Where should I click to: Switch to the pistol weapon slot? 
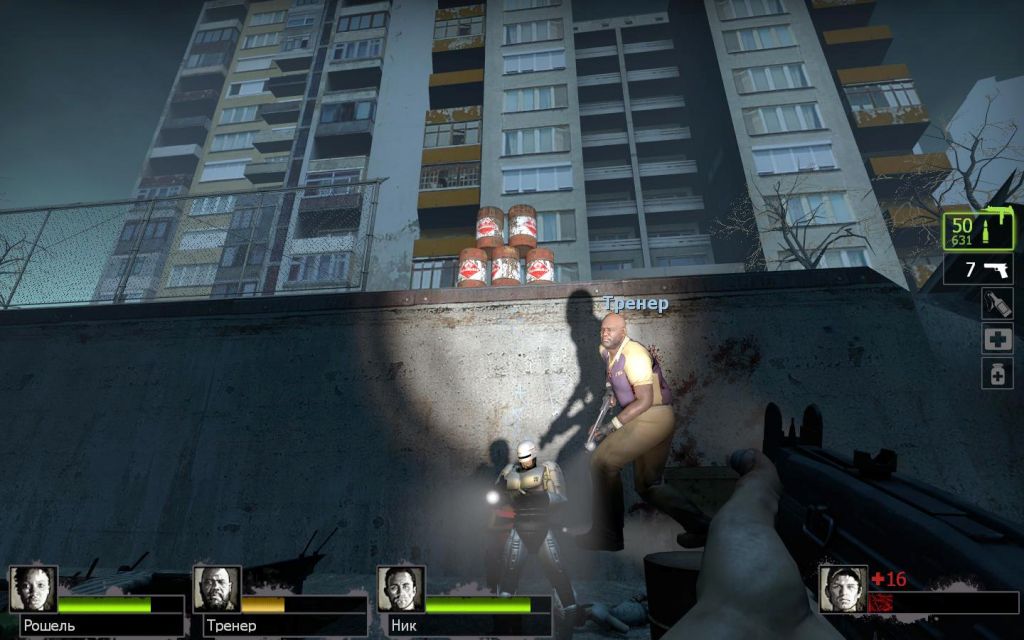point(978,269)
